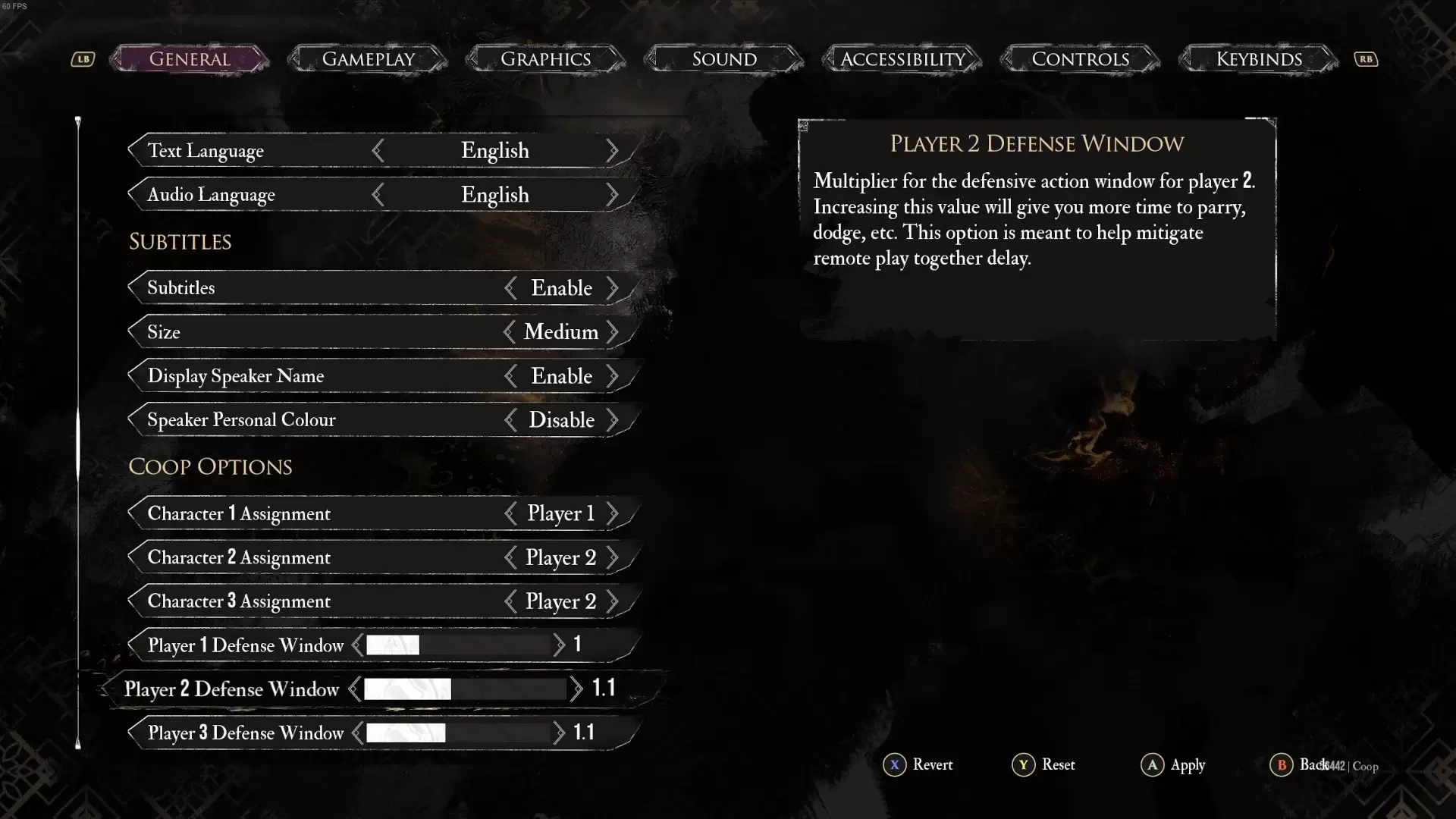Show the Keybinds tab
Image resolution: width=1456 pixels, height=819 pixels.
point(1259,59)
